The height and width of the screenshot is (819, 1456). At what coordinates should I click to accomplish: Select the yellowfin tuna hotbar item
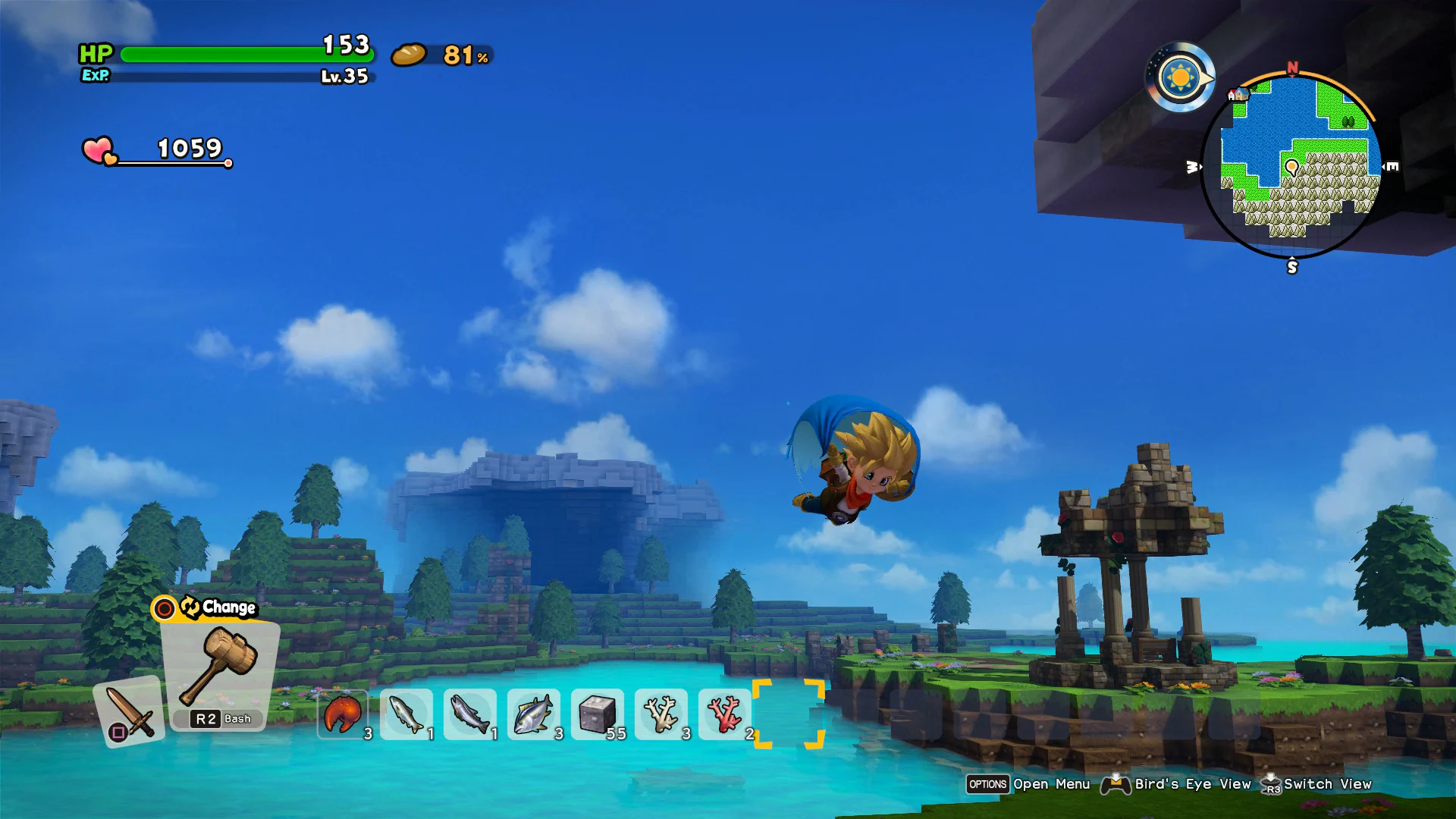click(x=533, y=714)
